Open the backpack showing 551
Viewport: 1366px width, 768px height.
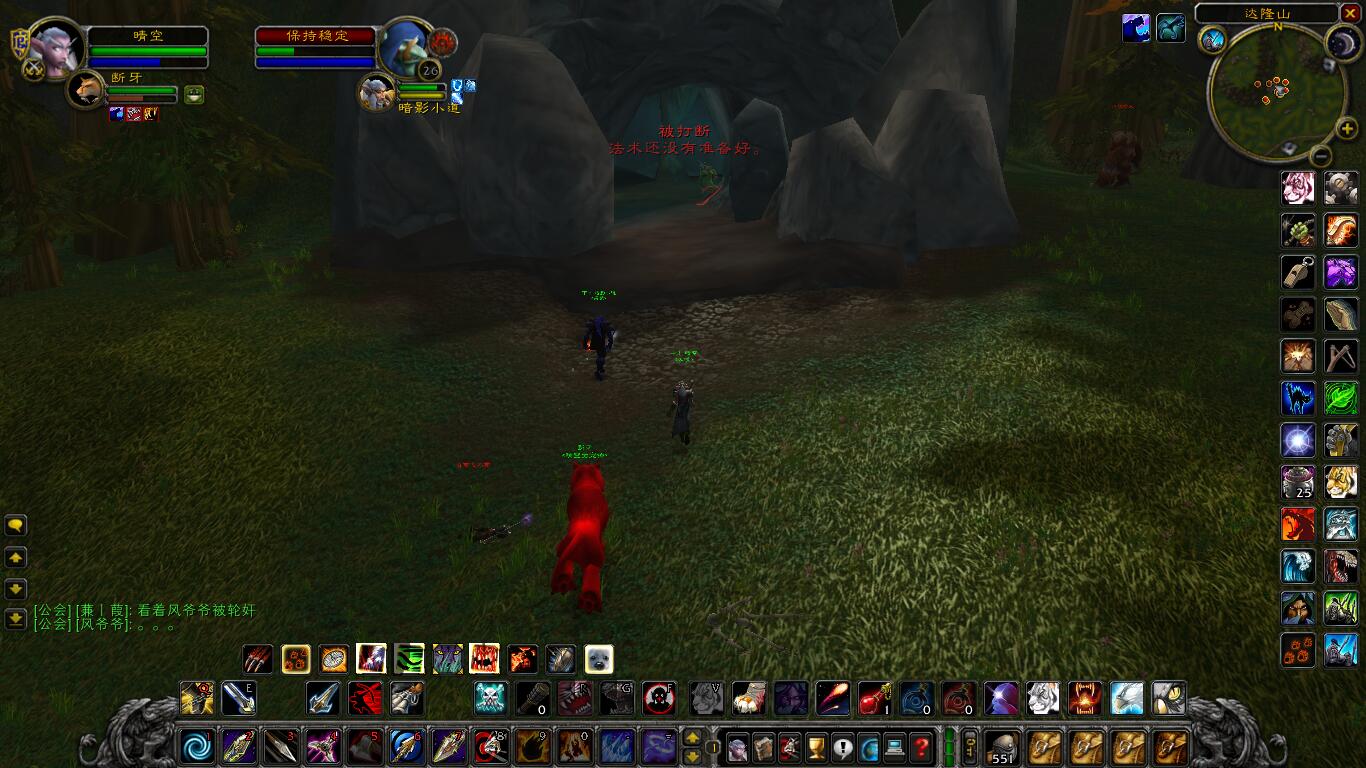(x=1002, y=747)
